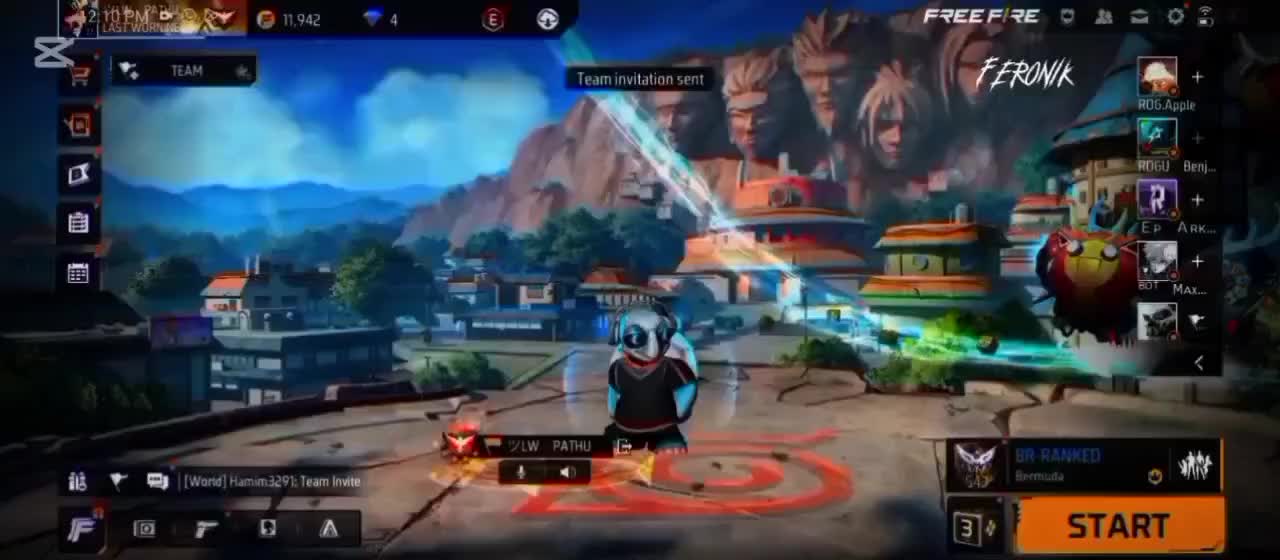Open the weapons gun icon
This screenshot has height=560, width=1280.
(207, 528)
